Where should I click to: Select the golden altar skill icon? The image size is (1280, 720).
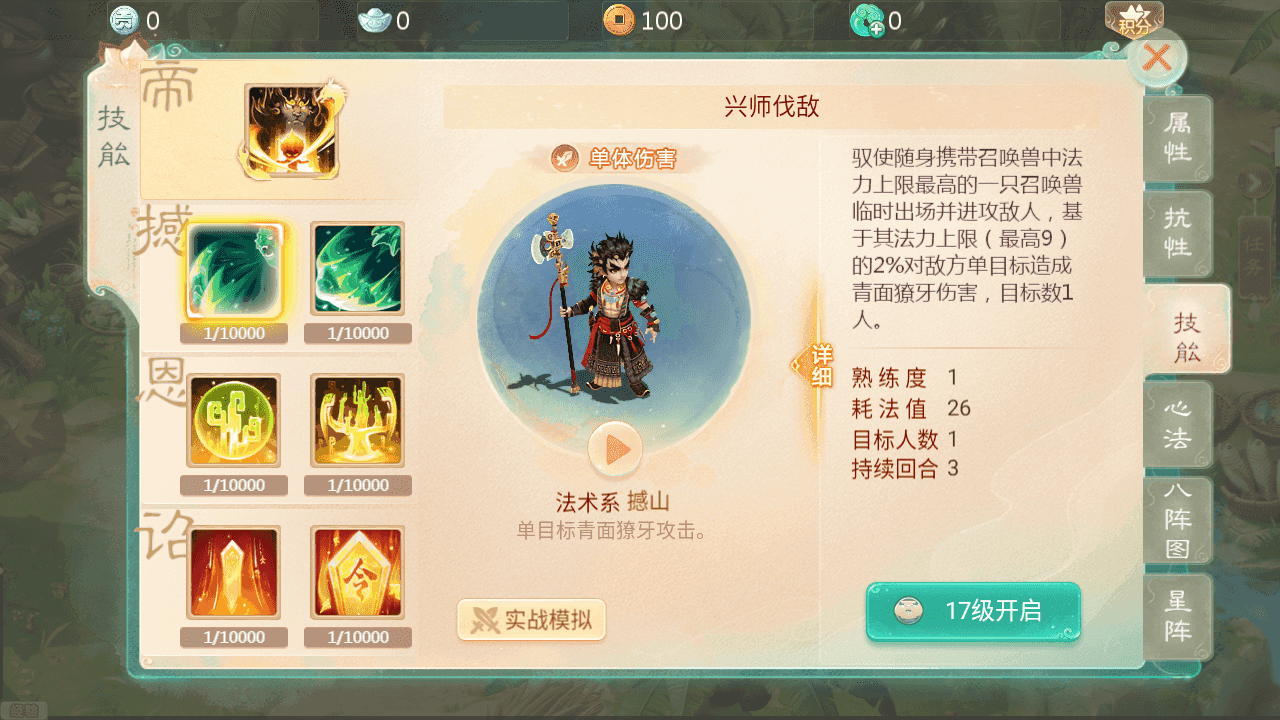pos(357,420)
